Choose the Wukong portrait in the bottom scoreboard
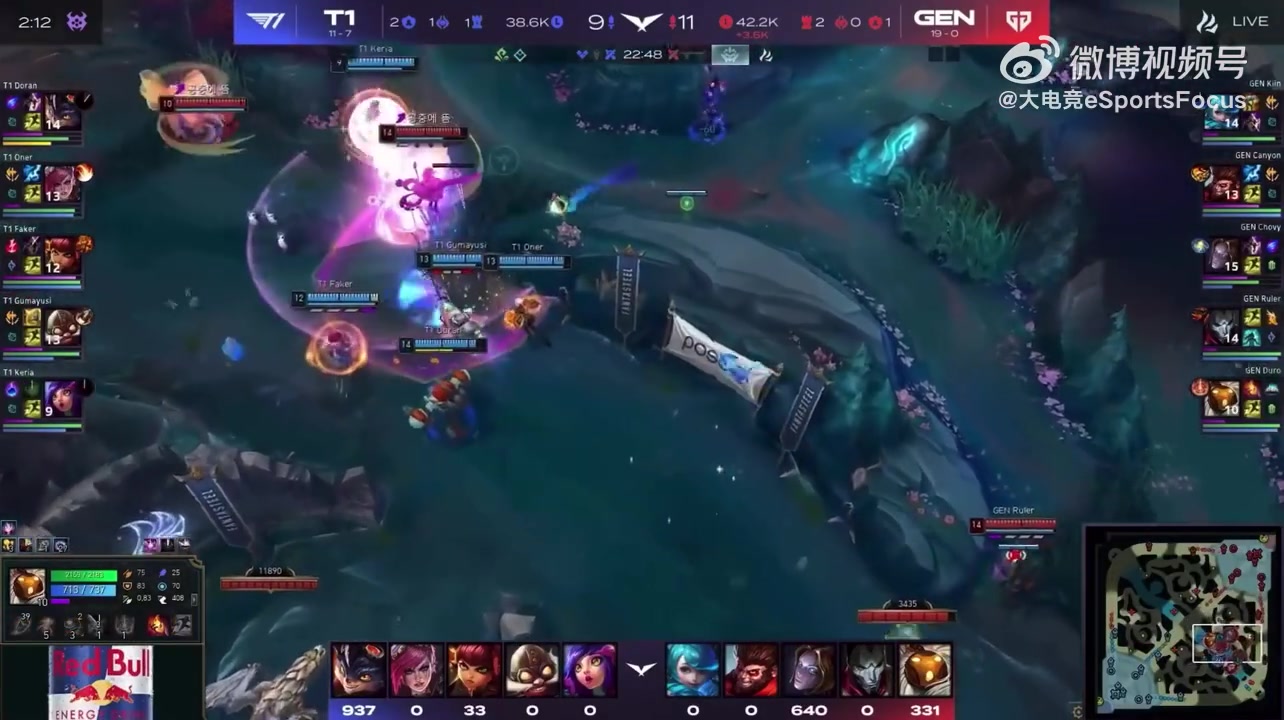The height and width of the screenshot is (720, 1284). tap(751, 670)
